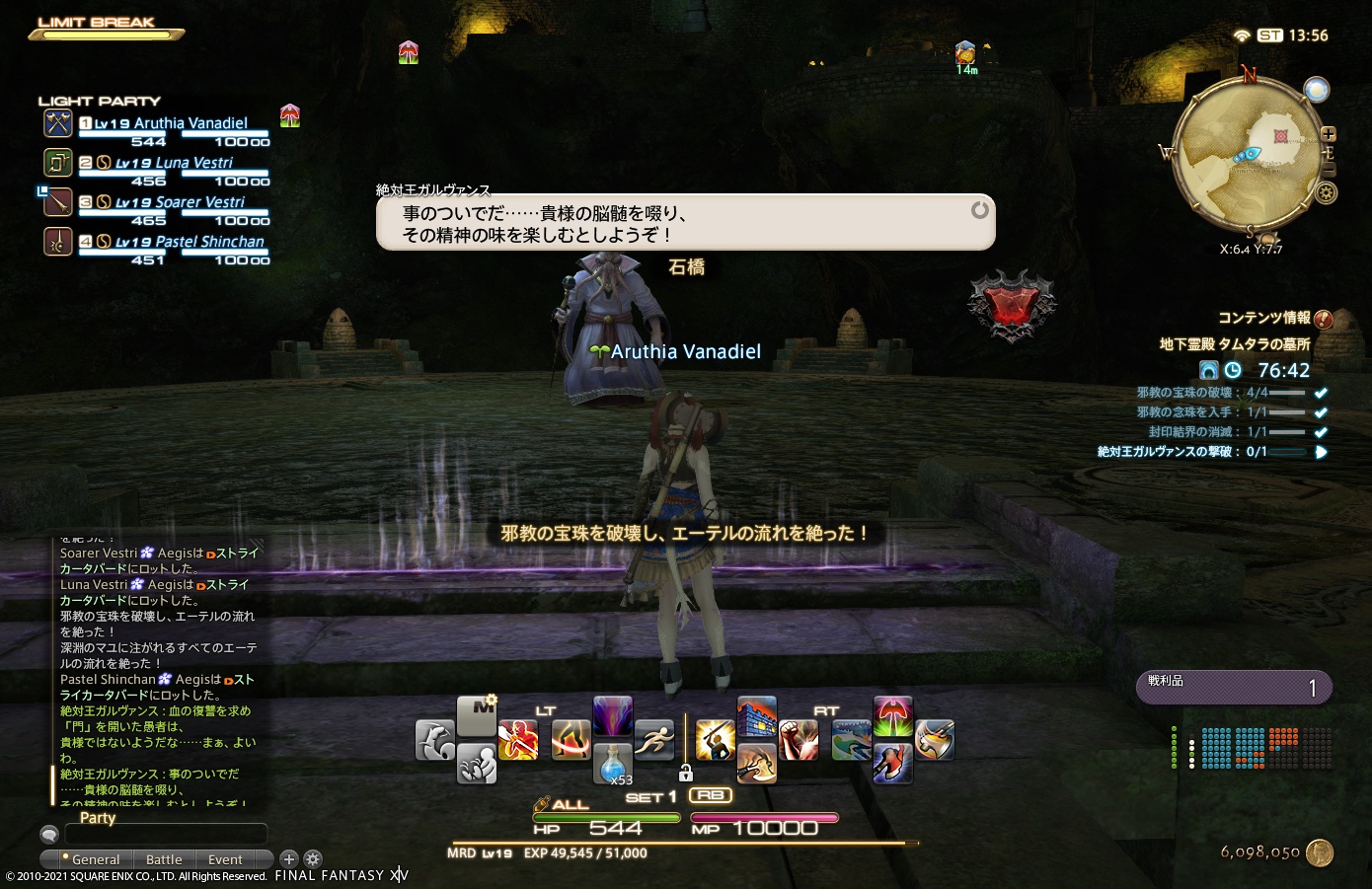Screen dimensions: 1372x889
Task: Open the chat settings gear icon
Action: 313,859
